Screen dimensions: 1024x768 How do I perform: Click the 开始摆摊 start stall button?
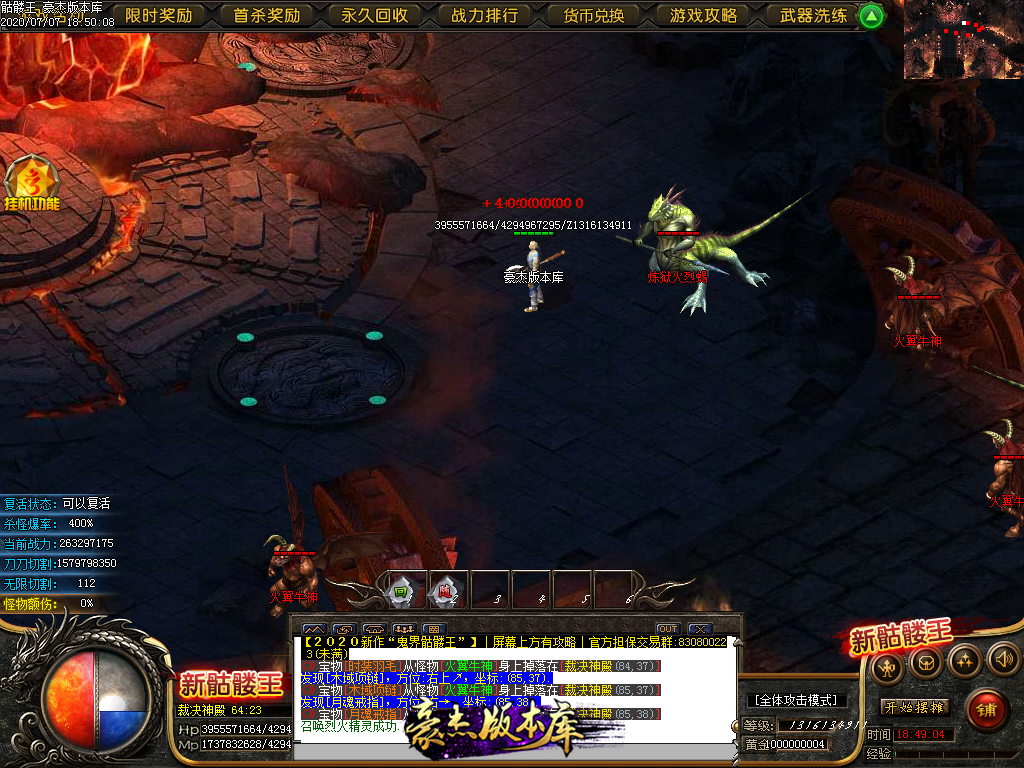[915, 707]
